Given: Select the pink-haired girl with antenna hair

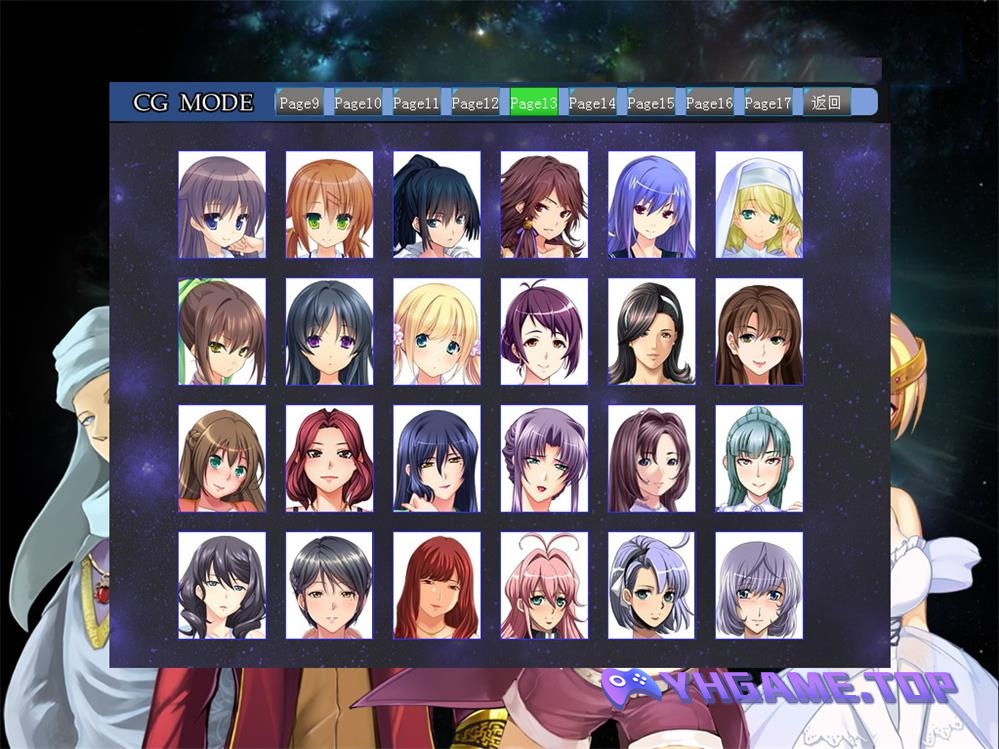Looking at the screenshot, I should (544, 586).
